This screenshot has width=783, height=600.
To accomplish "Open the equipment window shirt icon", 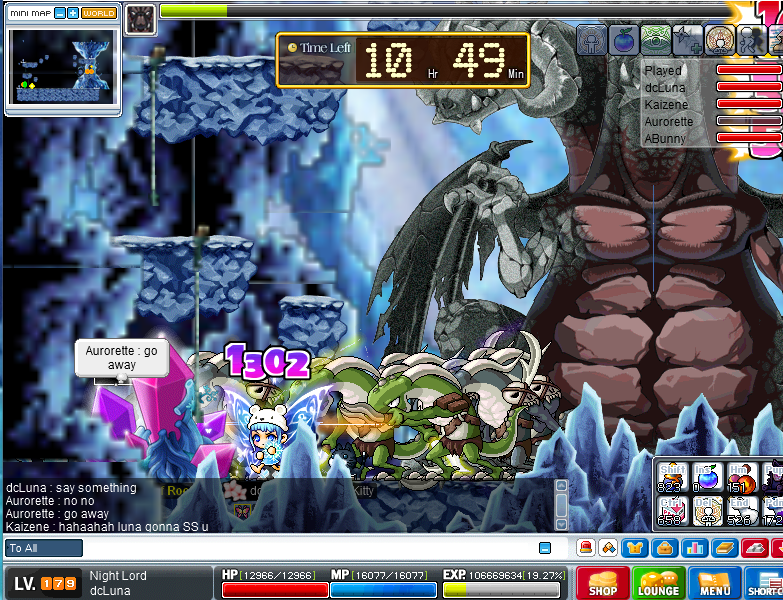I will pyautogui.click(x=634, y=548).
